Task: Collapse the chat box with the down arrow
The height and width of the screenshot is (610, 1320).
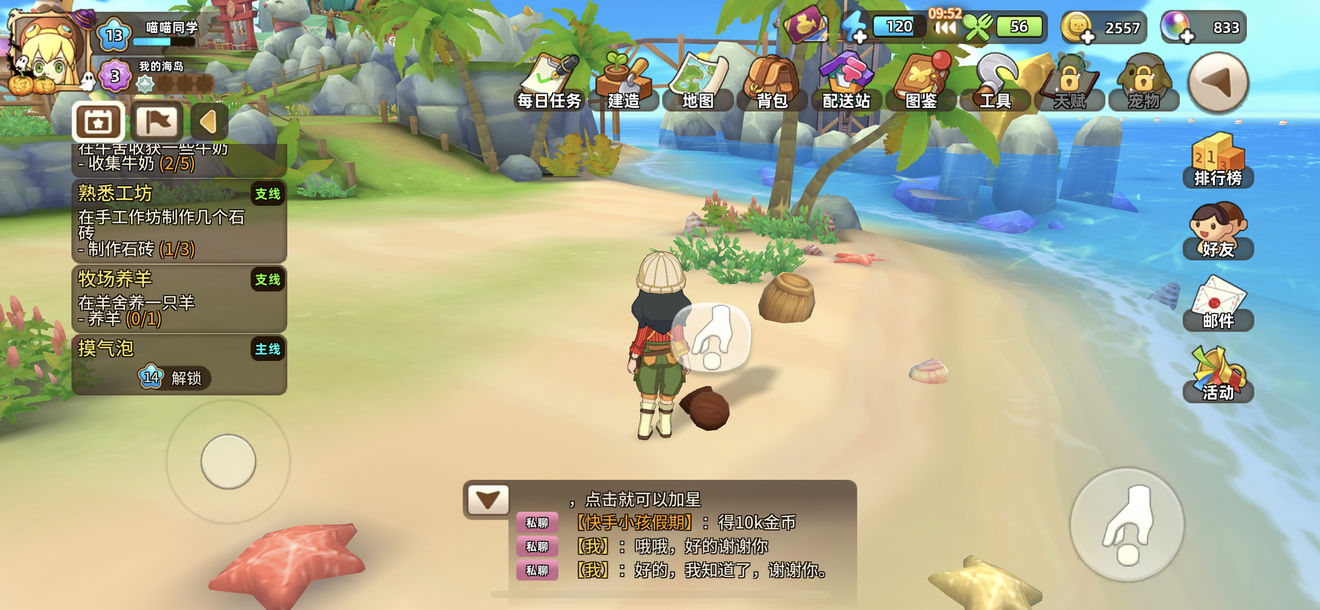Action: coord(488,499)
